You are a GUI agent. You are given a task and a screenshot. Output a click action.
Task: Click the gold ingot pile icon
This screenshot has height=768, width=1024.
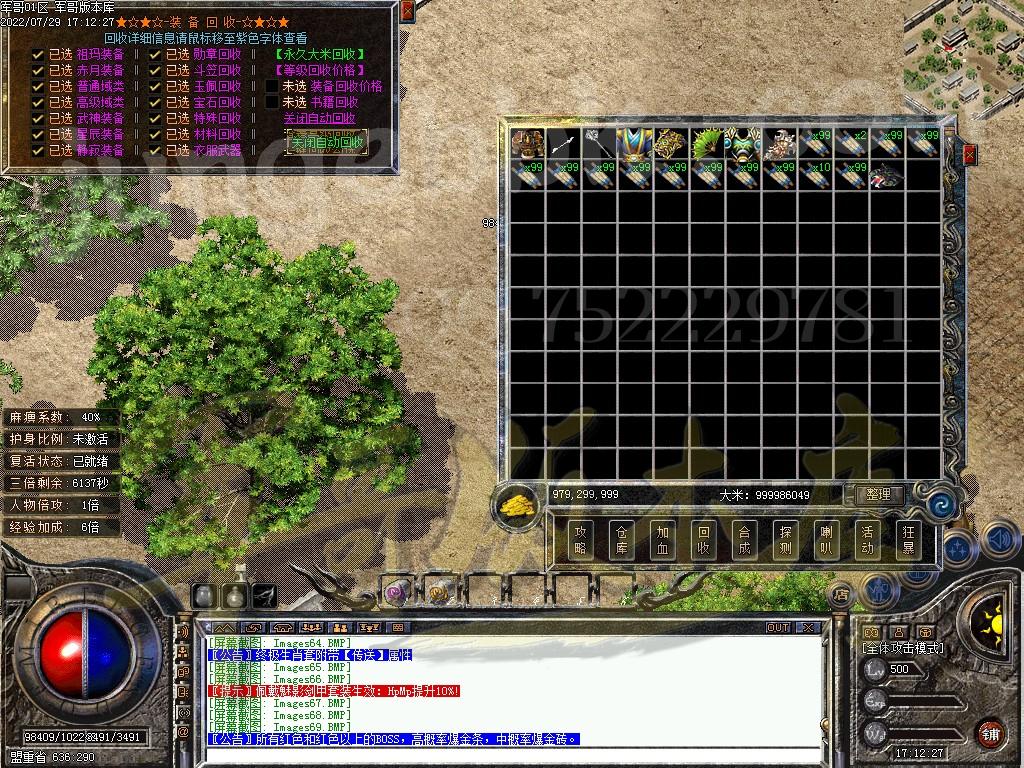tap(516, 504)
